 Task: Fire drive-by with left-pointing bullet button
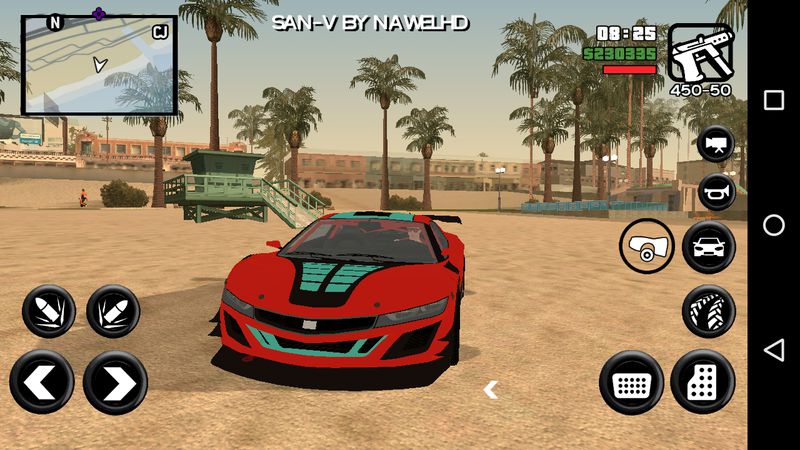tap(48, 311)
